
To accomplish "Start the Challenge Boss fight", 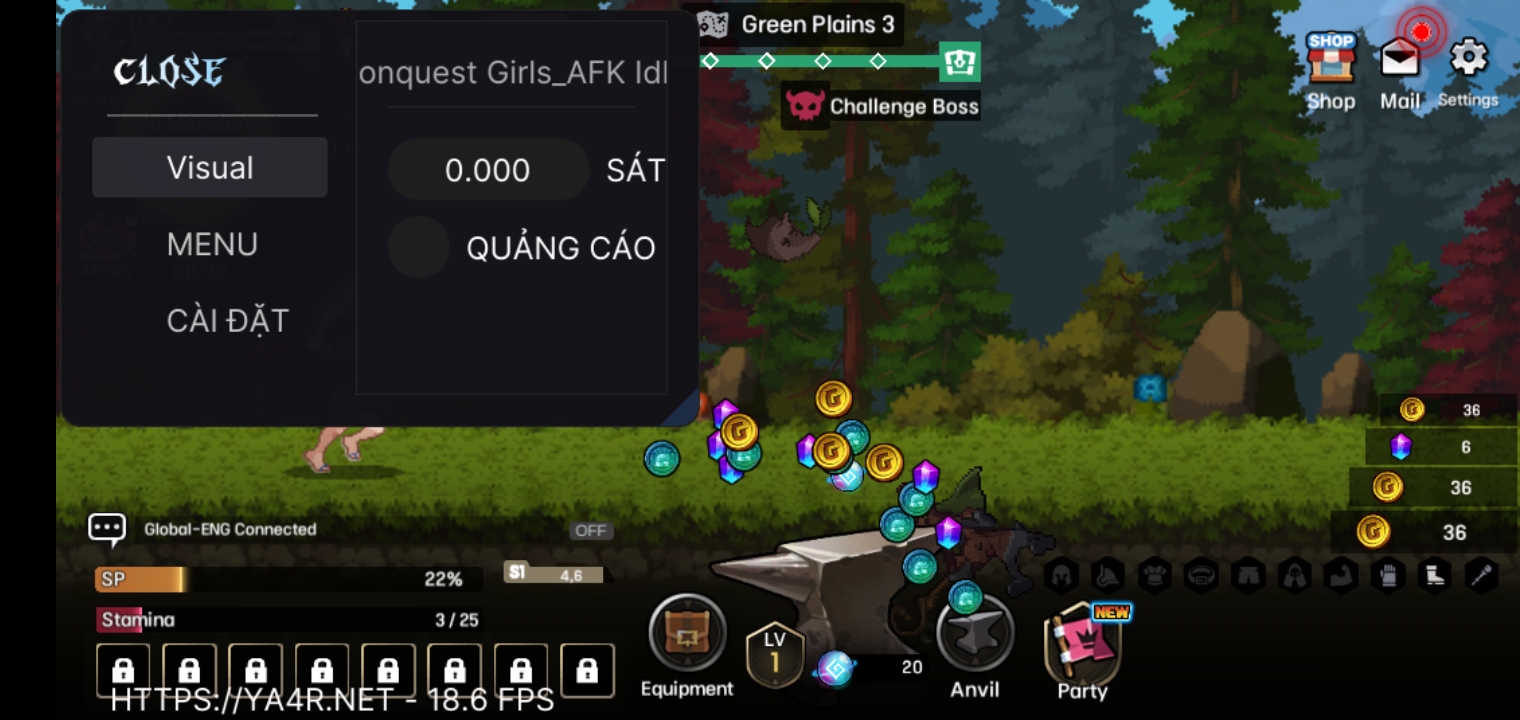I will pos(882,106).
